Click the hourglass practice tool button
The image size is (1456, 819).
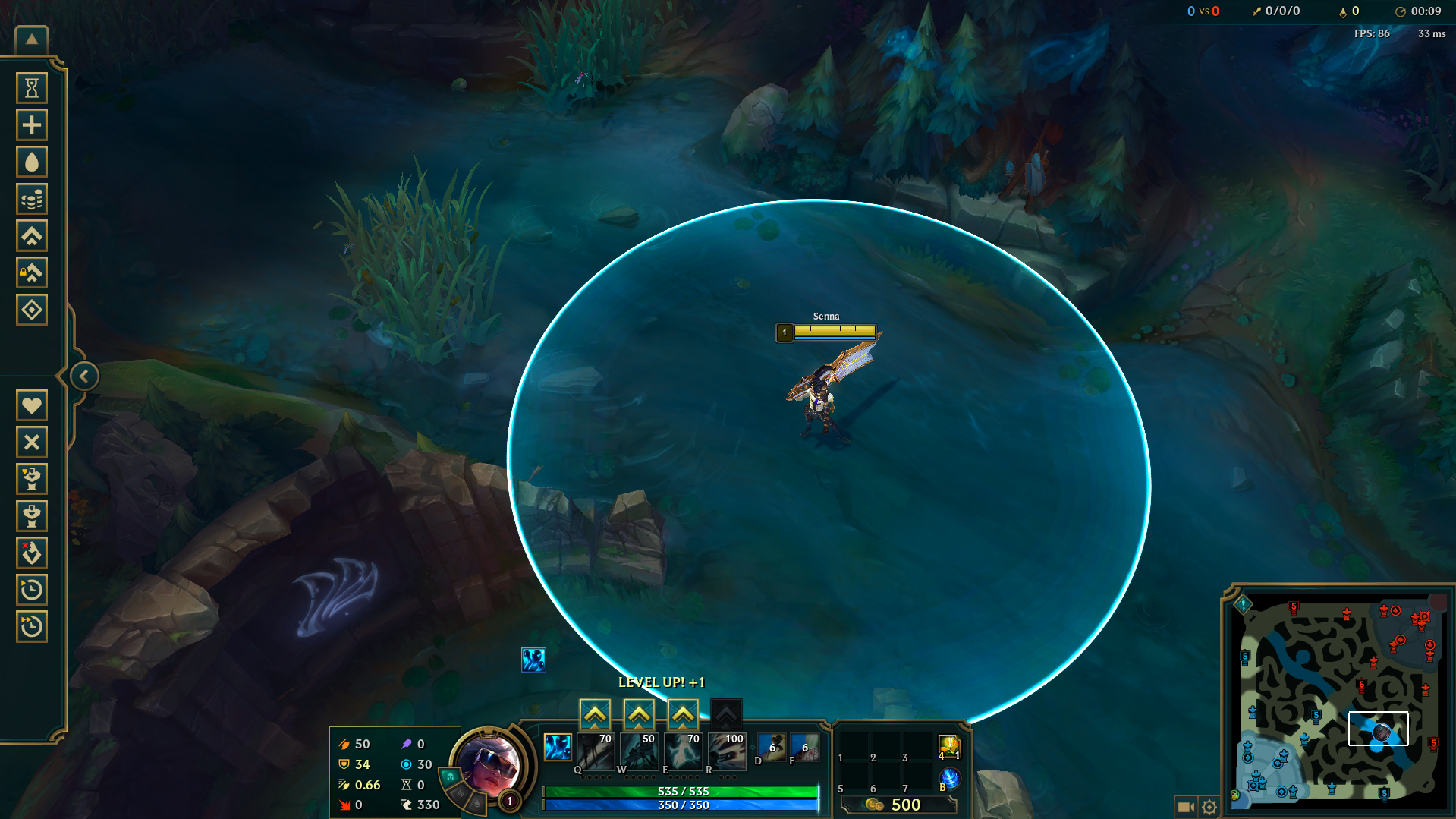pos(32,88)
